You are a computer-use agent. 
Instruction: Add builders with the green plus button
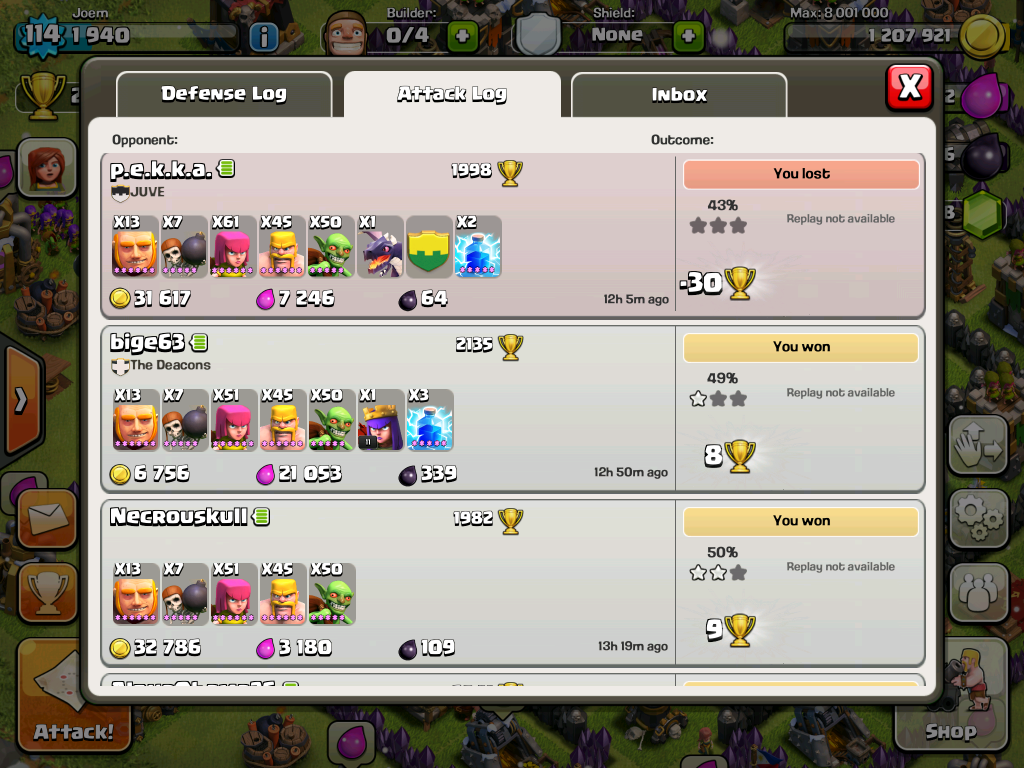pyautogui.click(x=462, y=36)
